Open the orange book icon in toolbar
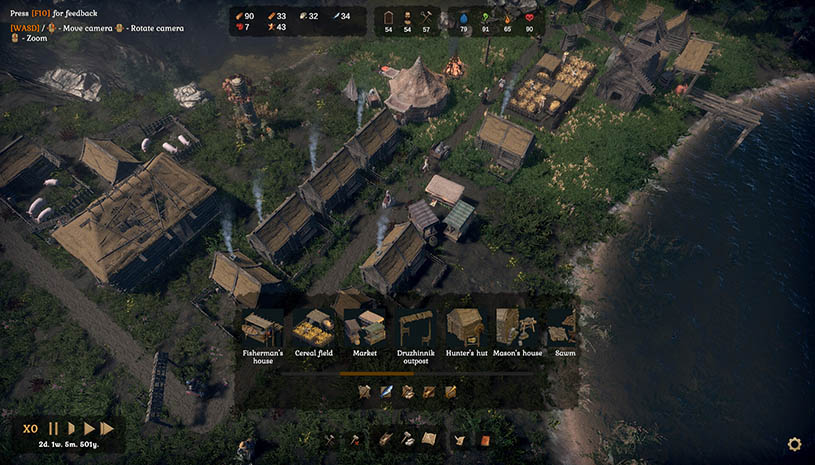The width and height of the screenshot is (815, 465). click(x=485, y=439)
